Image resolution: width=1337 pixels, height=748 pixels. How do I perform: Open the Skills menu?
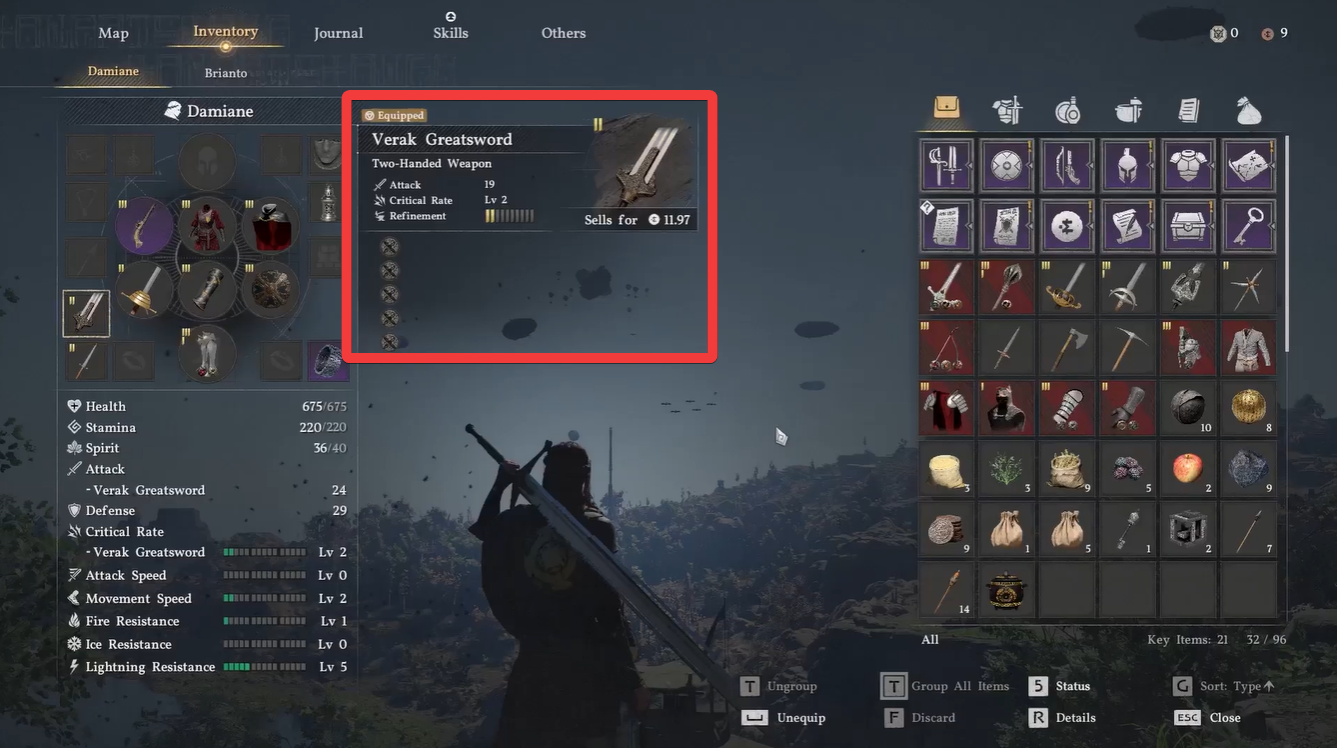pos(450,32)
